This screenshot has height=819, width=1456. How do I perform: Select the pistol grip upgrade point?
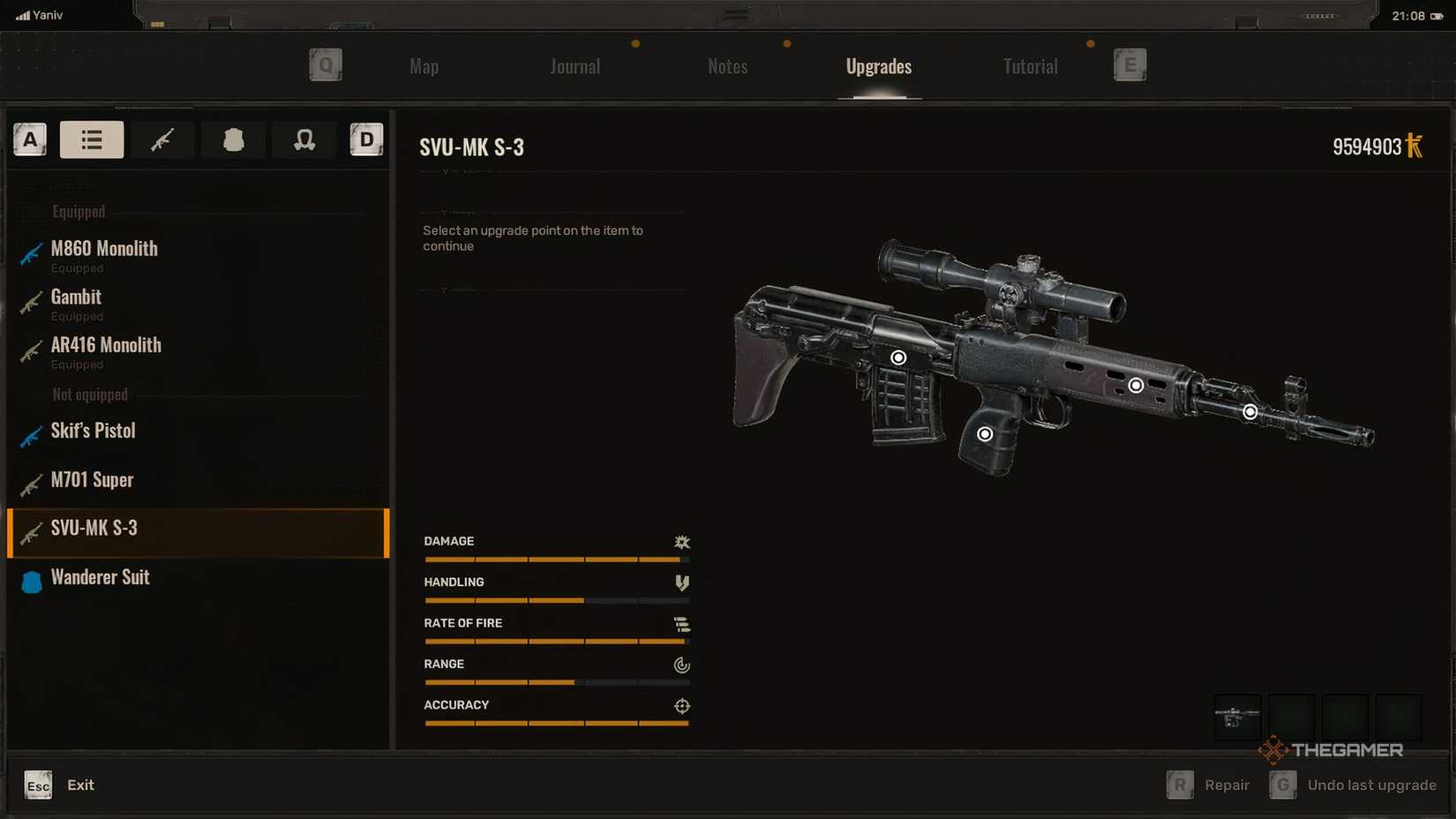[985, 434]
